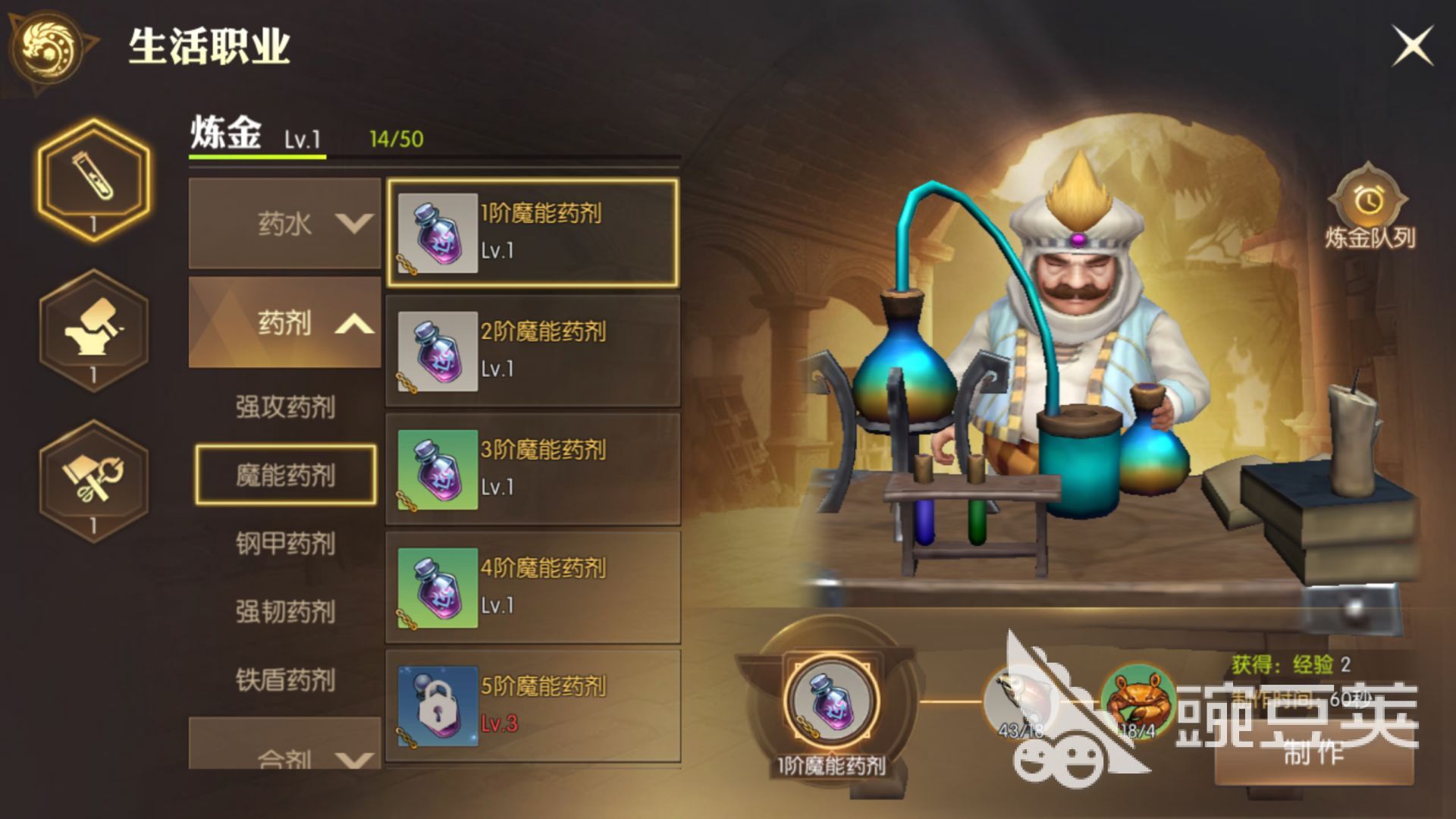The height and width of the screenshot is (819, 1456).
Task: Select the 1阶魔能药剂 recipe
Action: click(532, 233)
